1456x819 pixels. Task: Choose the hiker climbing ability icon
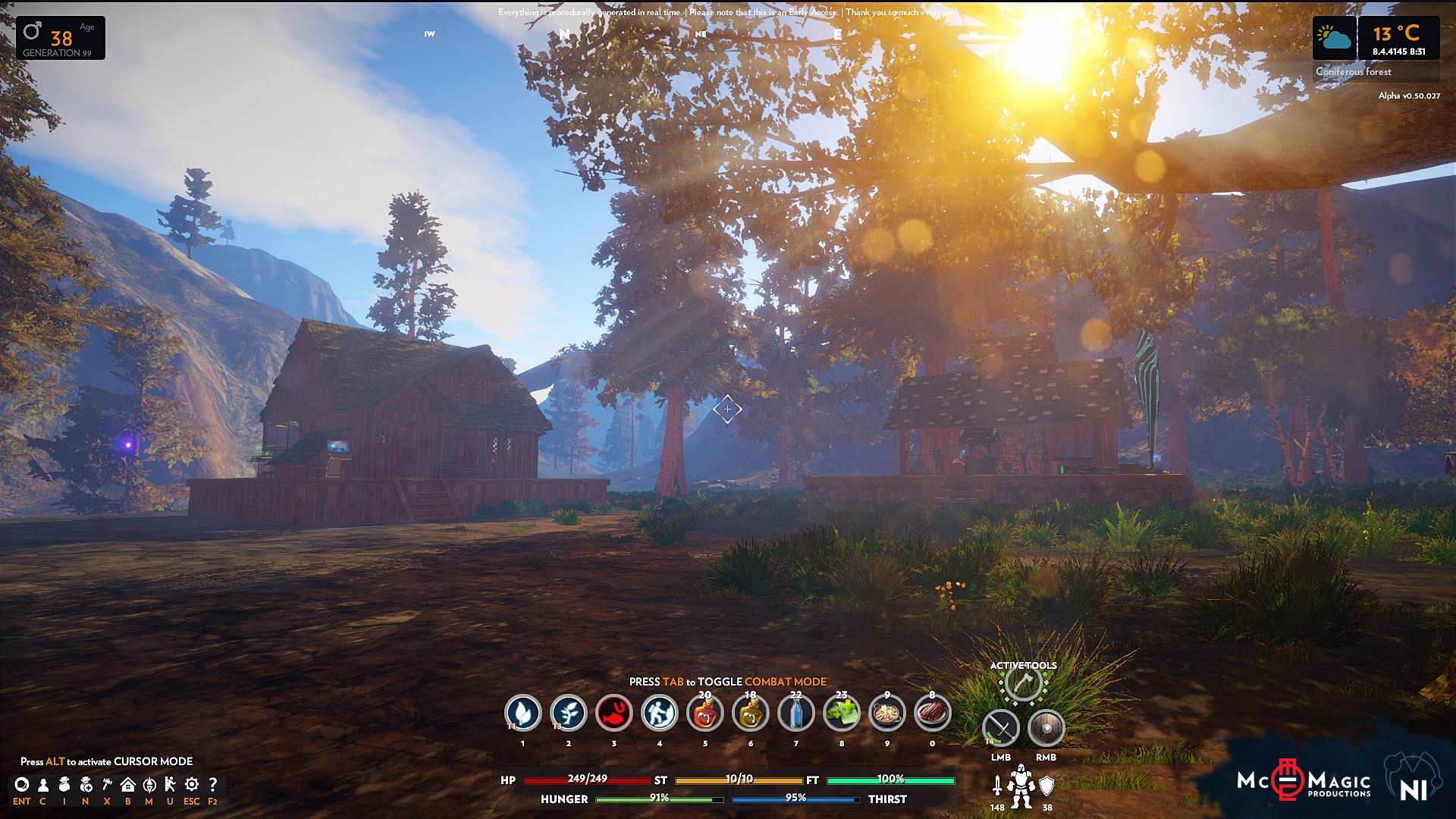click(659, 713)
